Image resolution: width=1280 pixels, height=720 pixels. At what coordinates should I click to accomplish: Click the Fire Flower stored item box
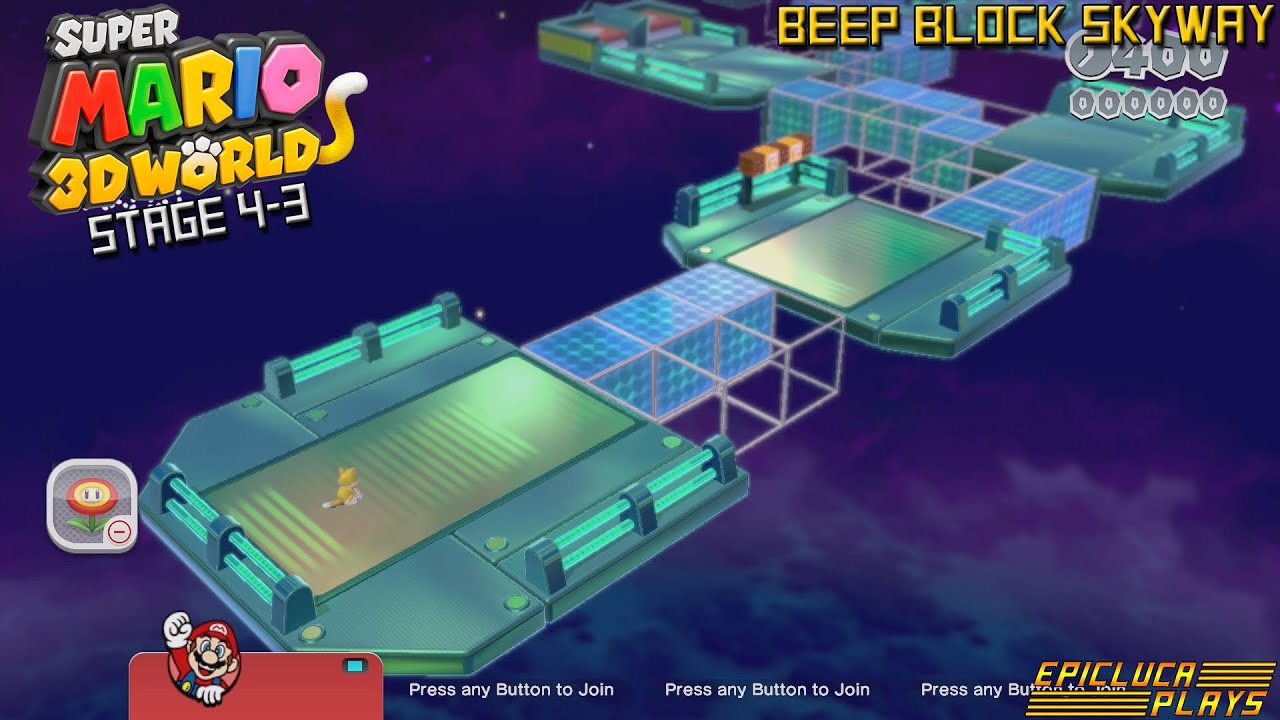(x=90, y=505)
